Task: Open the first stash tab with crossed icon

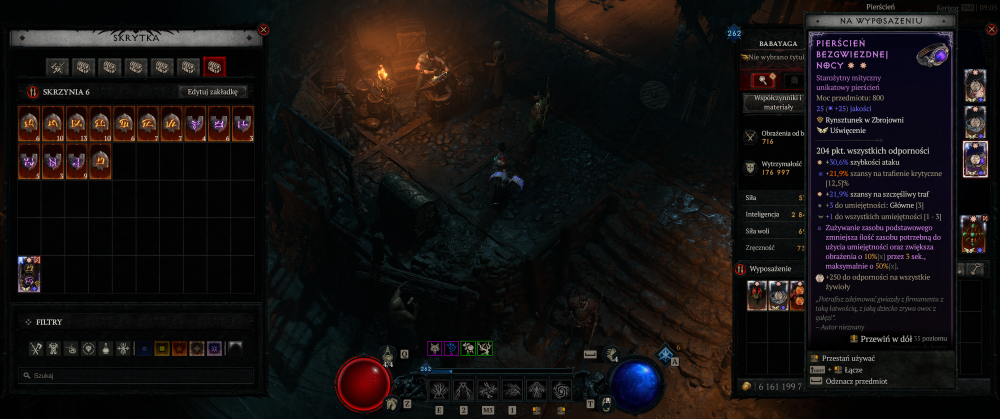Action: 57,67
